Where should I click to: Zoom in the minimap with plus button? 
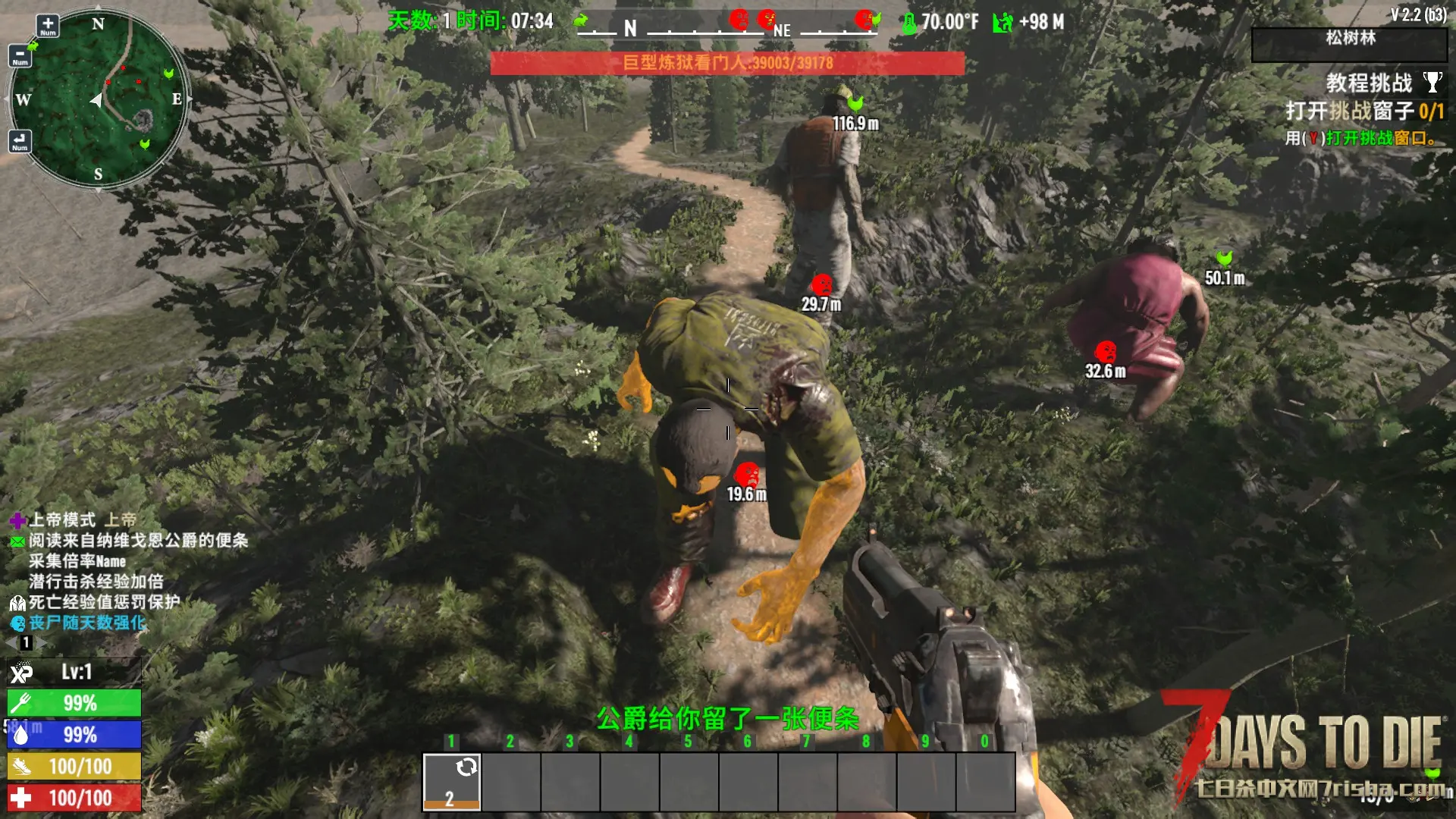click(x=48, y=25)
